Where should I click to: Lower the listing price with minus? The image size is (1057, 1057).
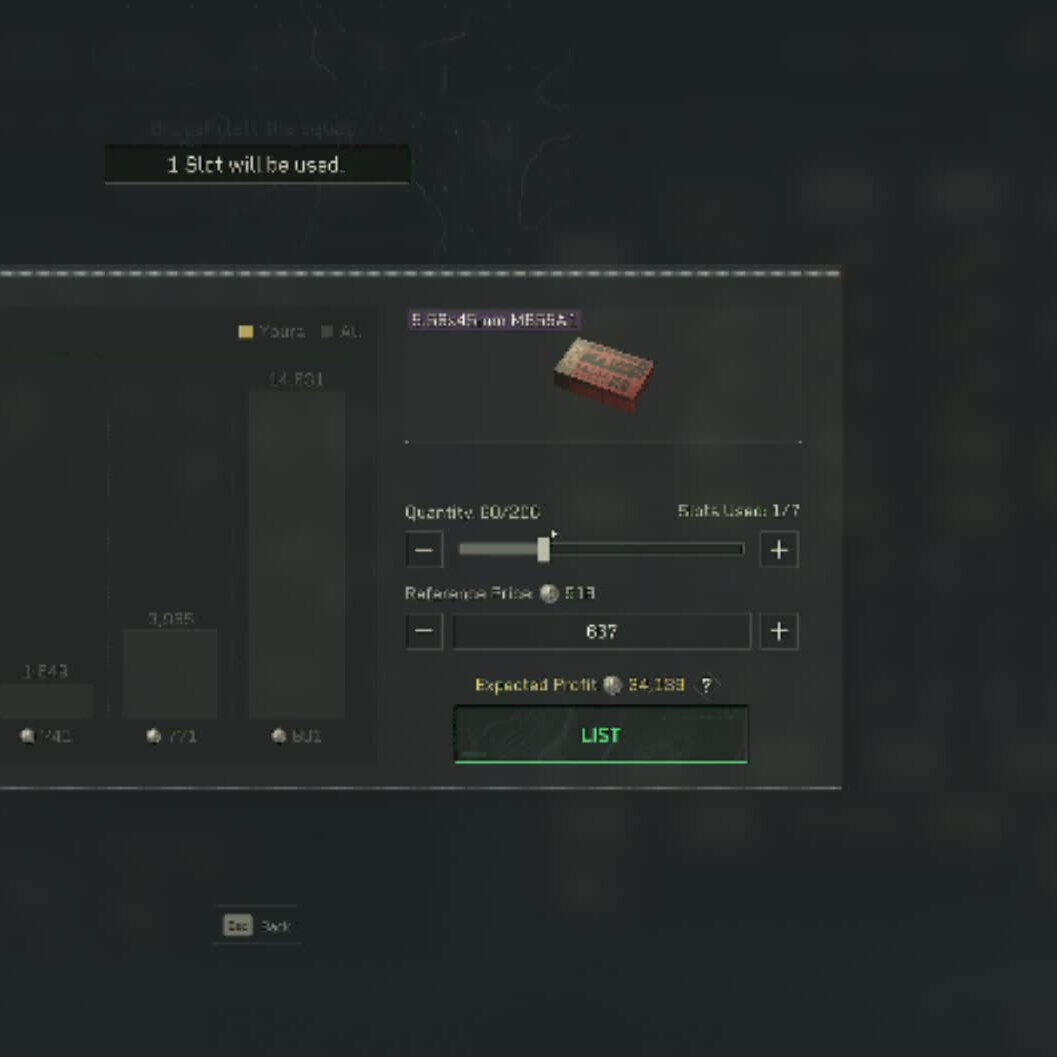point(424,631)
